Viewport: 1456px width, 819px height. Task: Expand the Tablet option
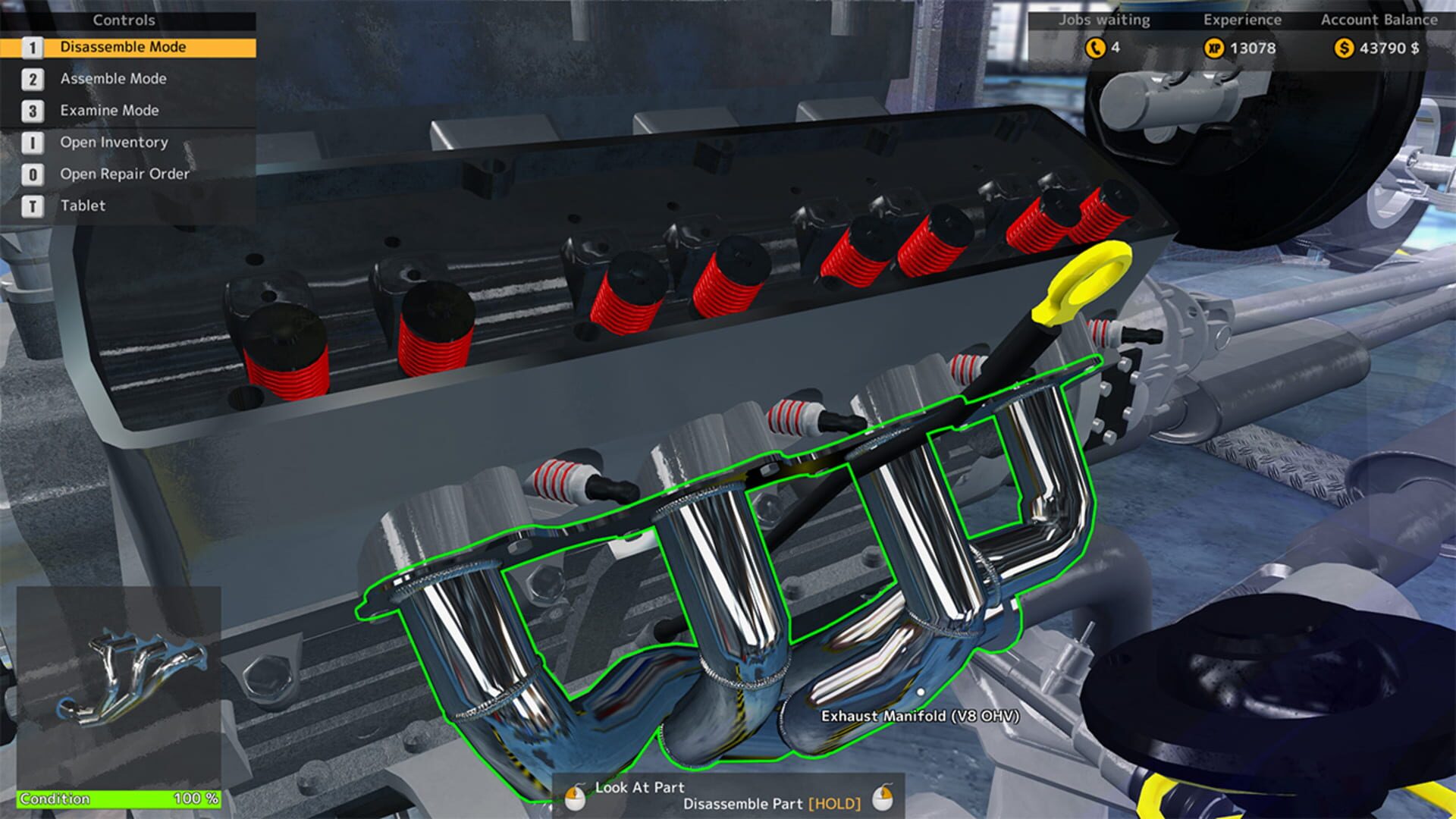[x=82, y=206]
